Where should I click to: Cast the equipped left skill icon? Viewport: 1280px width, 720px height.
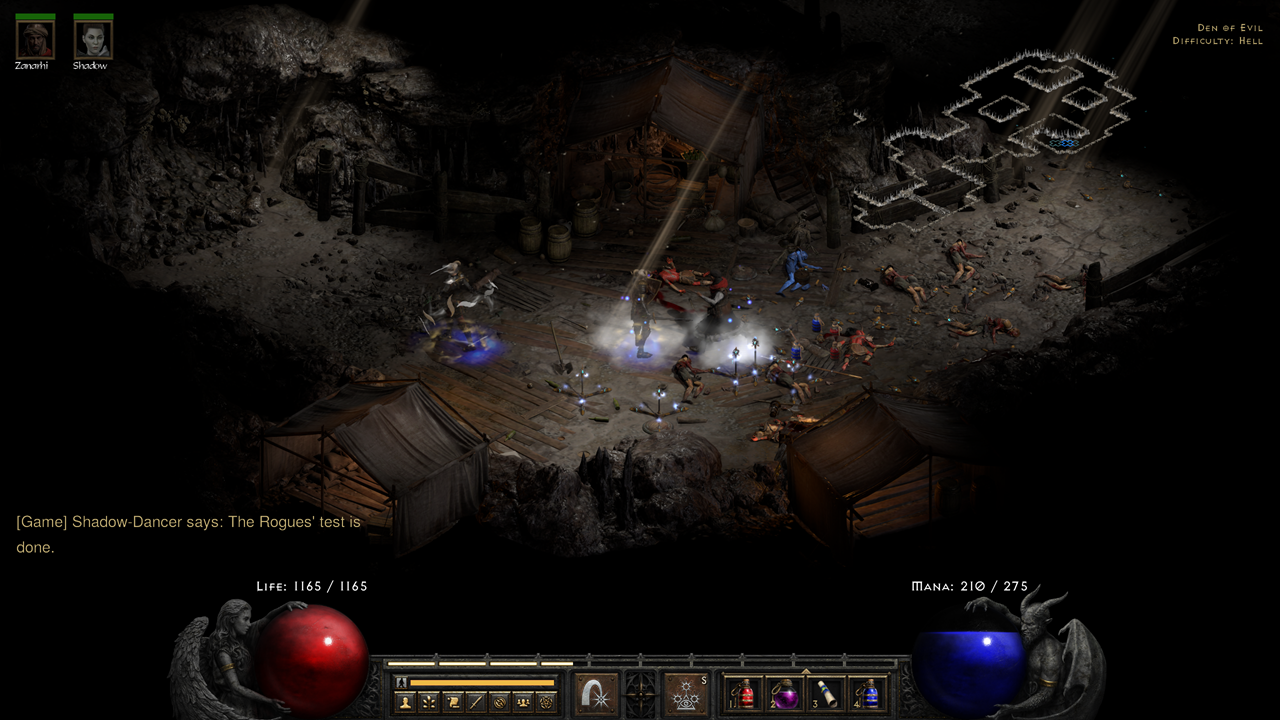(x=595, y=692)
